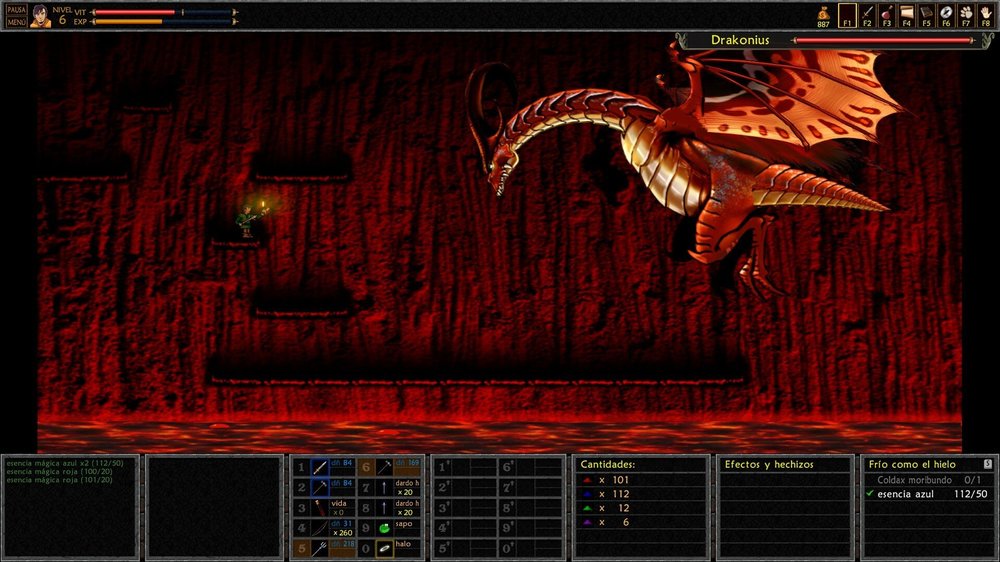Image resolution: width=1000 pixels, height=562 pixels.
Task: Open the F2 sword panel
Action: click(867, 14)
